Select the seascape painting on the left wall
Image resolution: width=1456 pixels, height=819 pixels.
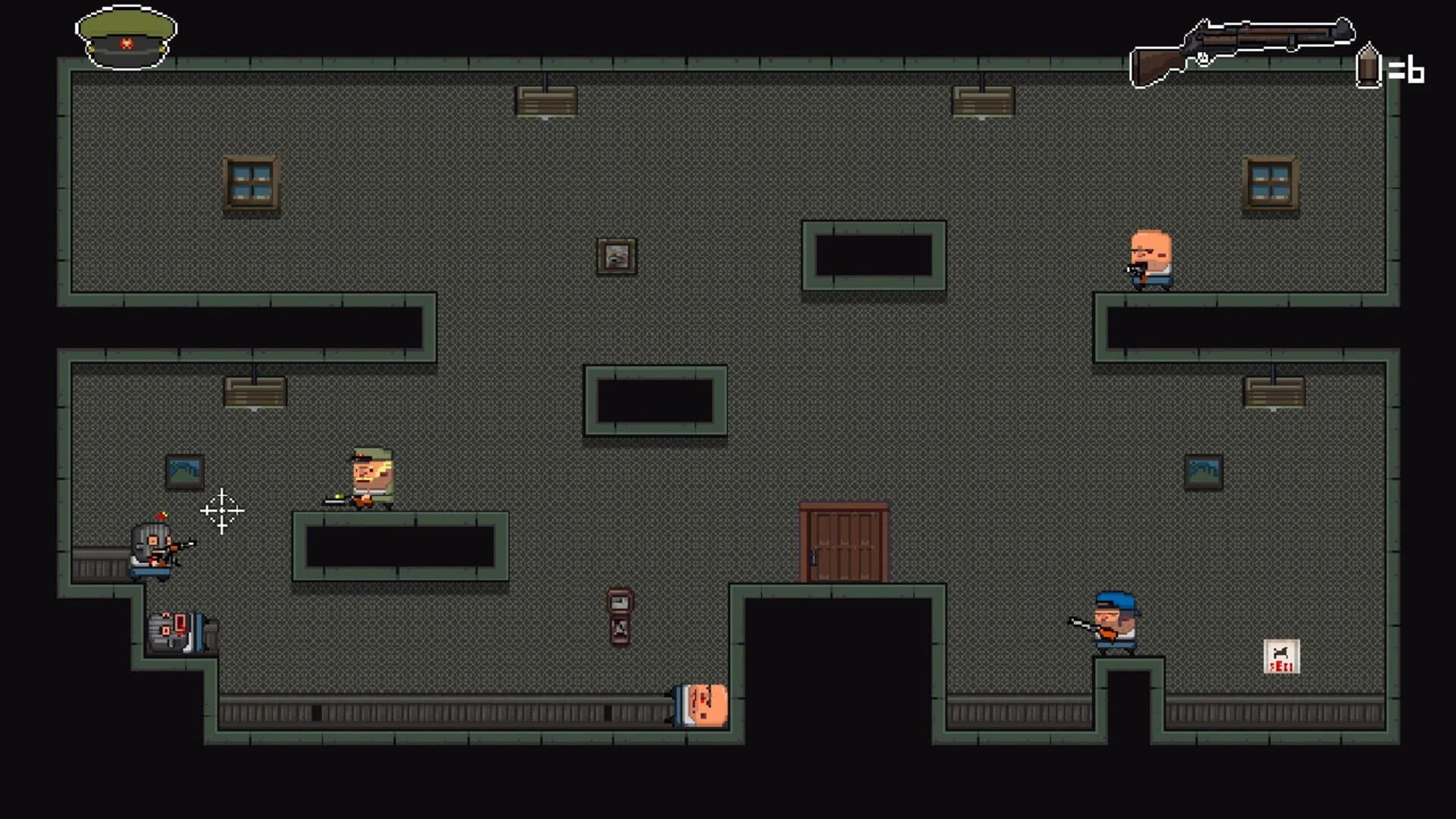pyautogui.click(x=184, y=470)
